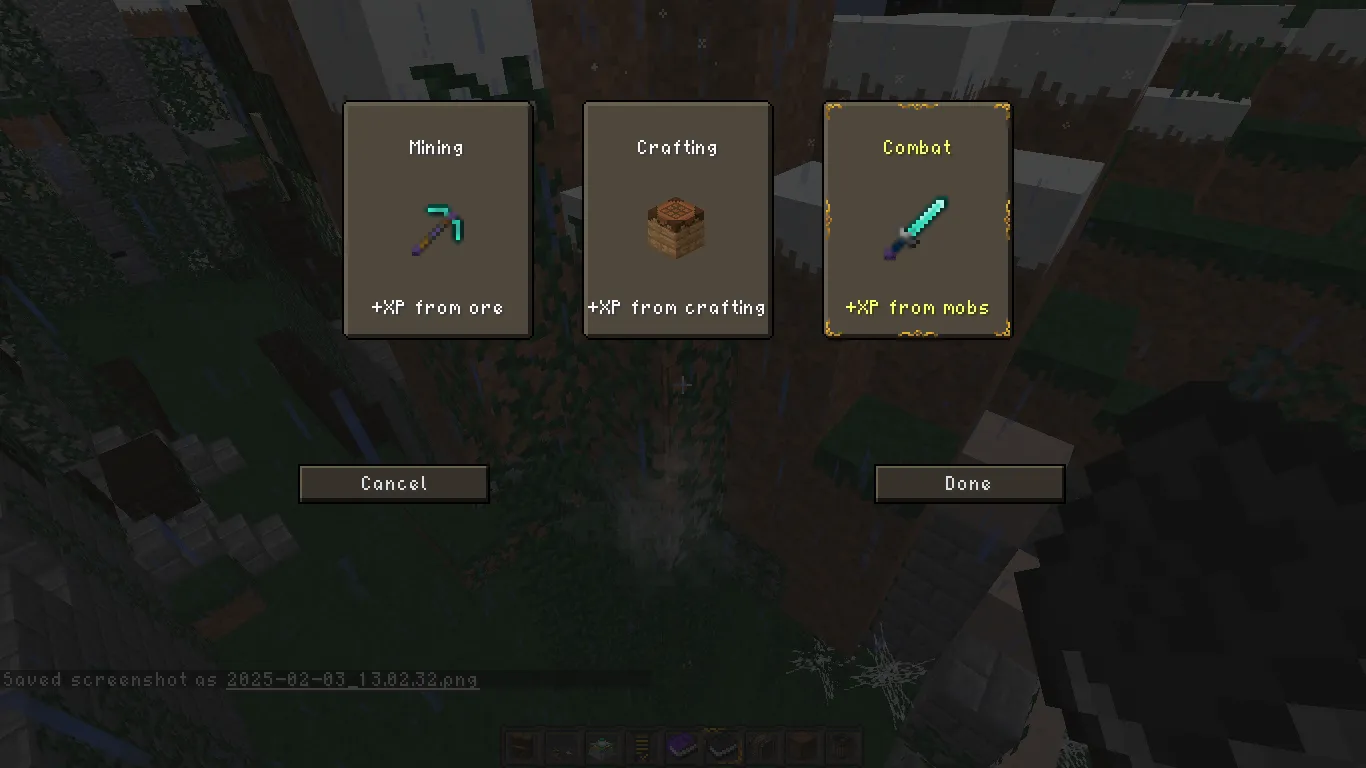Click the diamond pickaxe icon on Mining card
This screenshot has height=768, width=1366.
pos(437,227)
